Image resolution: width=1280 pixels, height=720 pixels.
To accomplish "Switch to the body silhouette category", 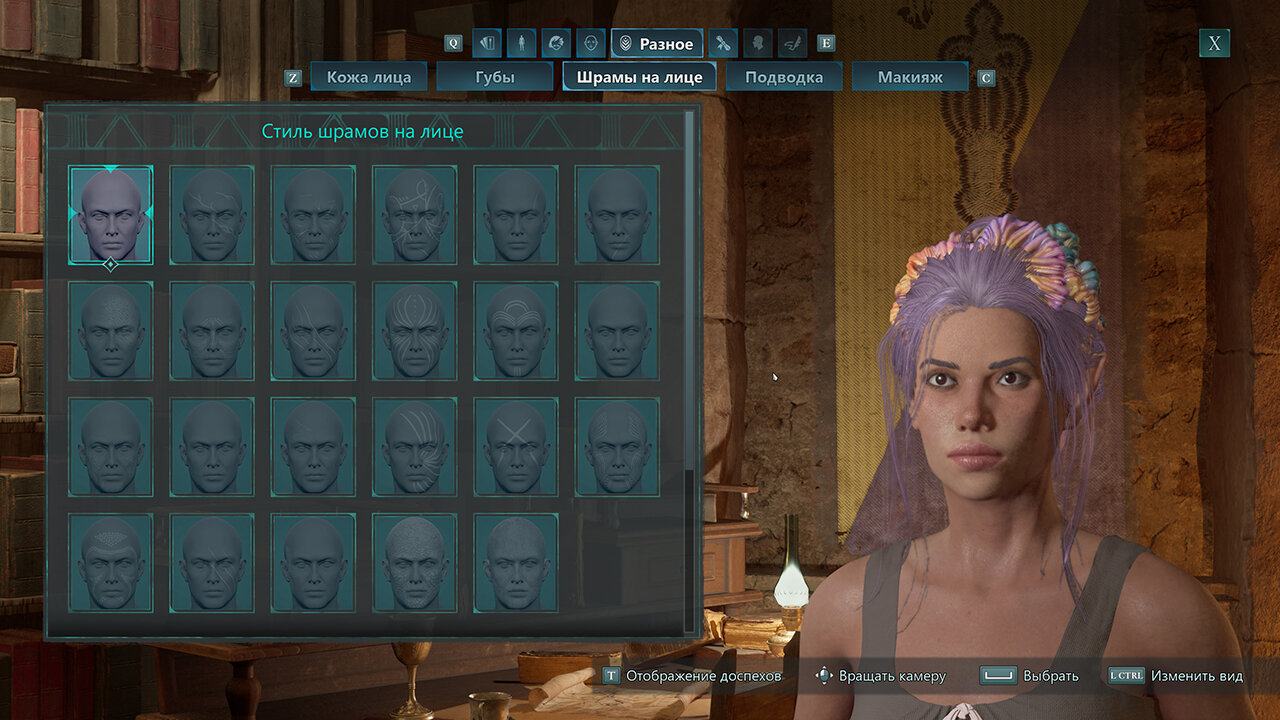I will pyautogui.click(x=521, y=43).
